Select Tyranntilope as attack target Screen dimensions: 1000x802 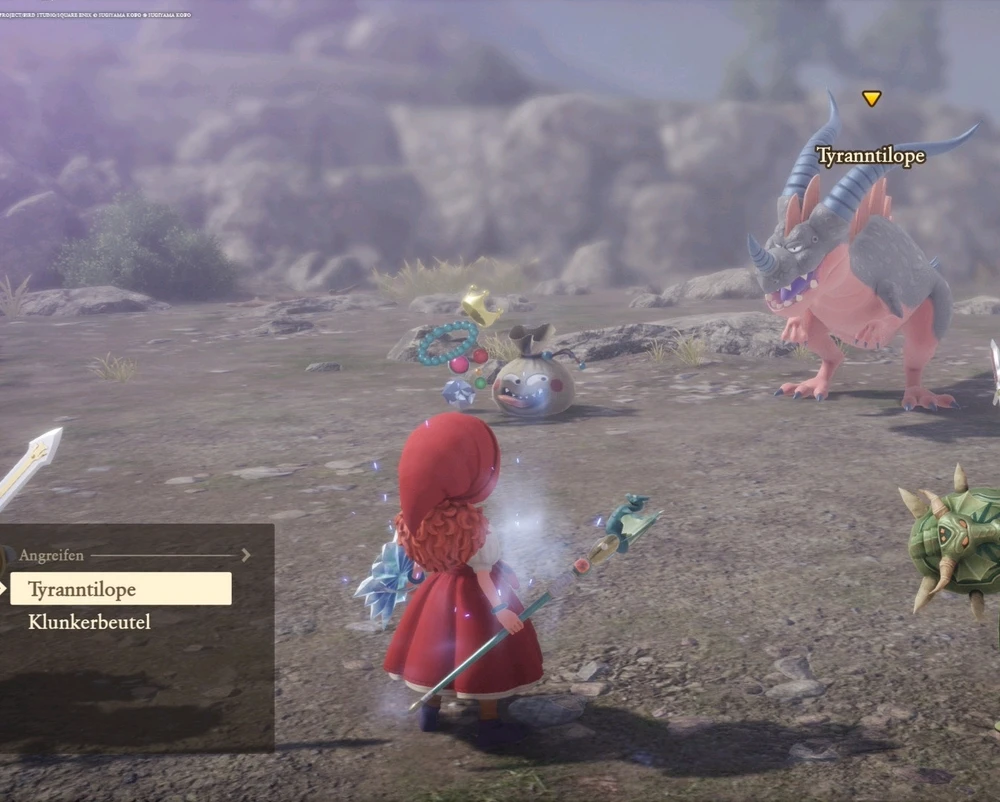tap(120, 589)
